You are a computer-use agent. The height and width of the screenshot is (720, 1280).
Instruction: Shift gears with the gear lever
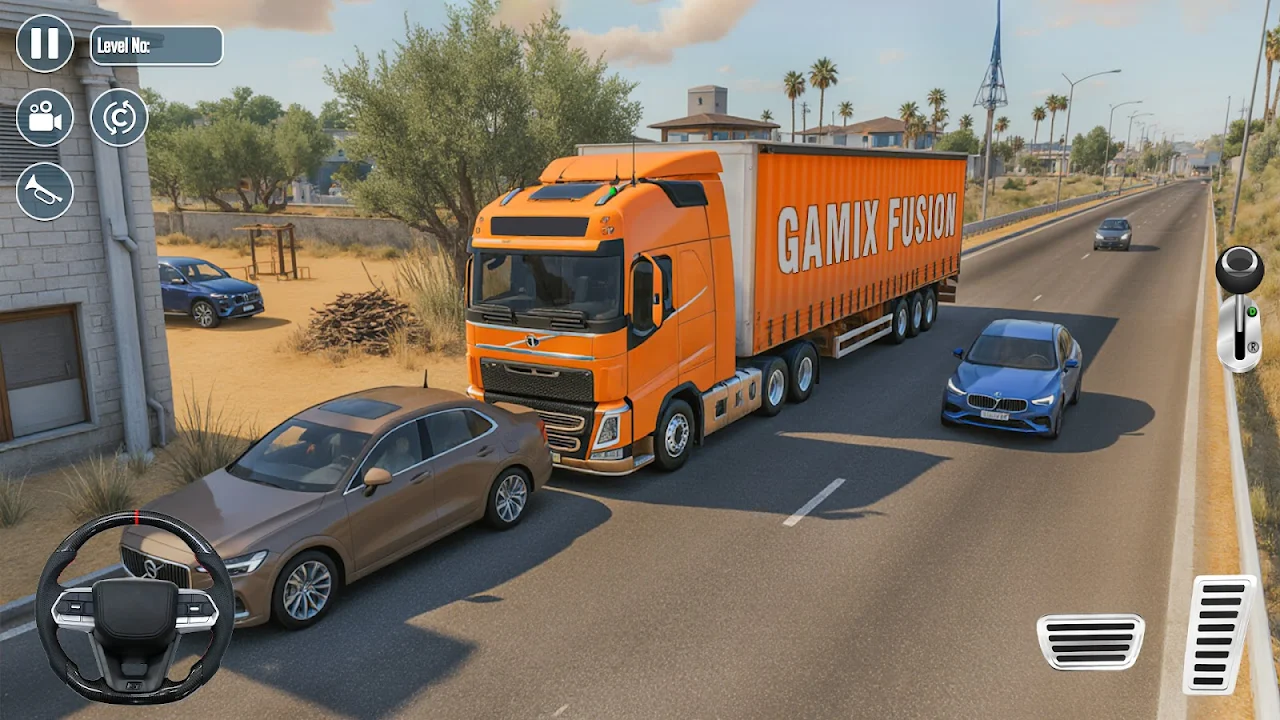(1239, 308)
